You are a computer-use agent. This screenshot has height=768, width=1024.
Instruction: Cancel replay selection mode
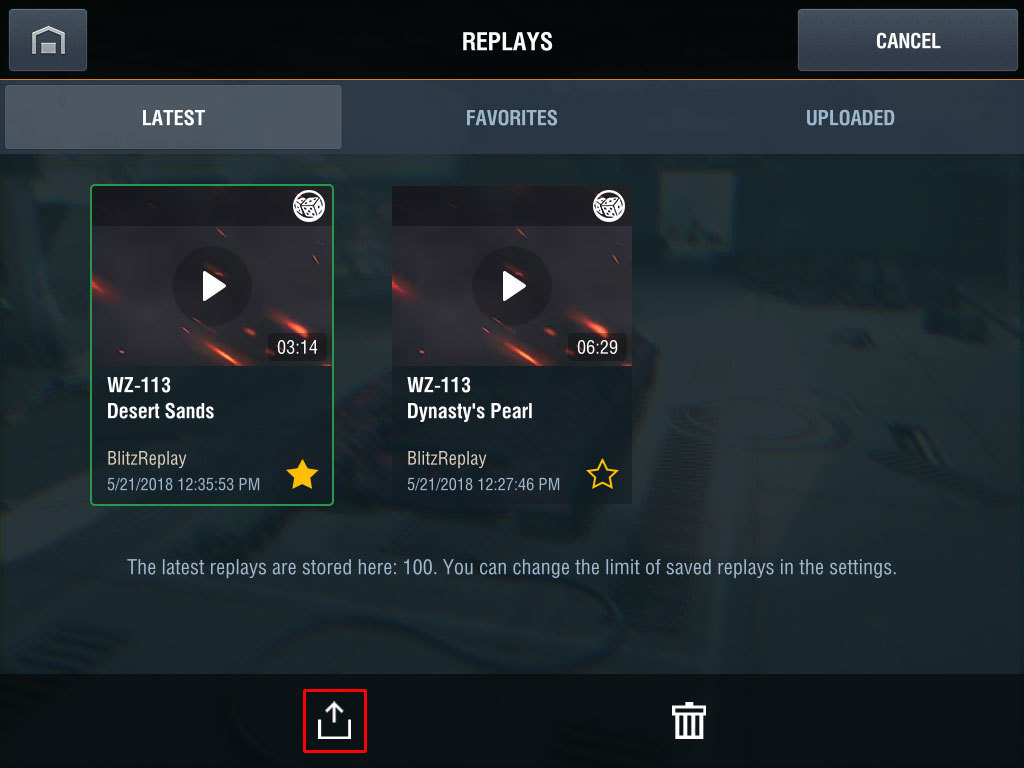click(907, 40)
